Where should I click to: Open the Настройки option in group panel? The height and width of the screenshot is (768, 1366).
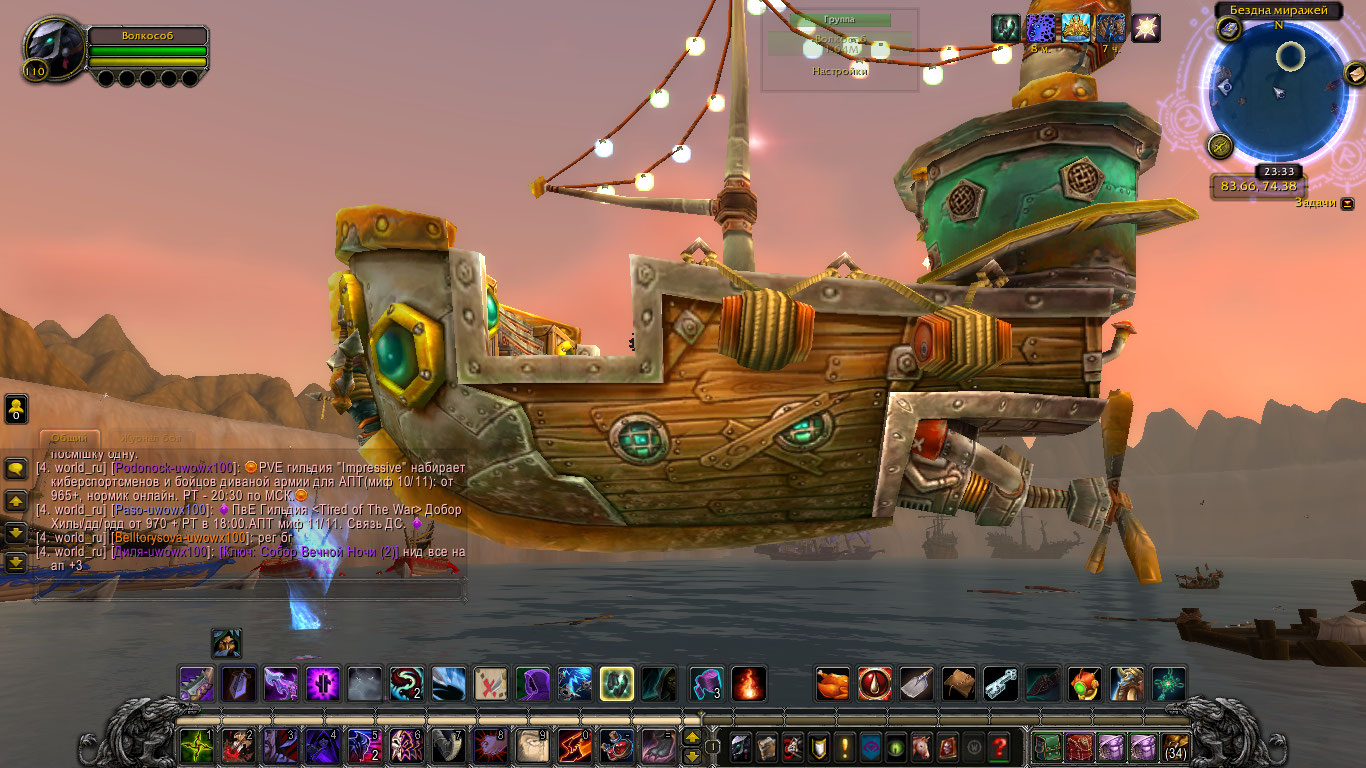click(839, 71)
